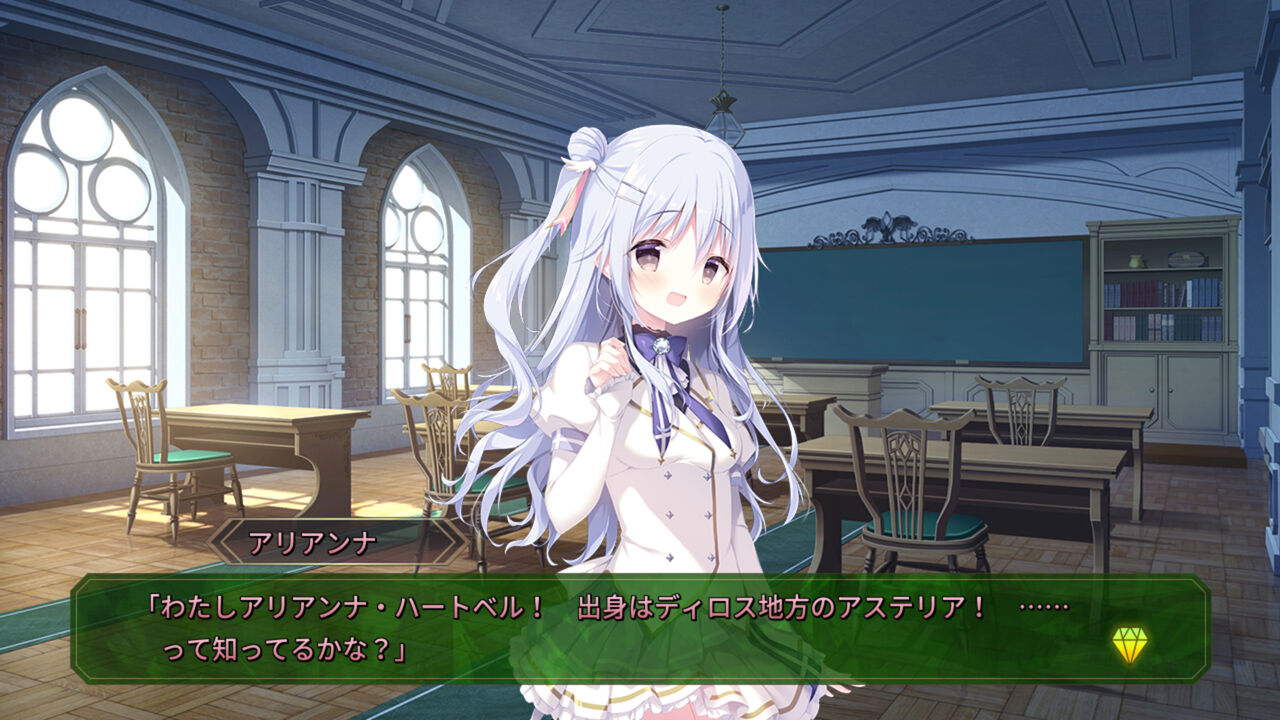Click the white hair bun ornament
The height and width of the screenshot is (720, 1280).
pyautogui.click(x=590, y=150)
